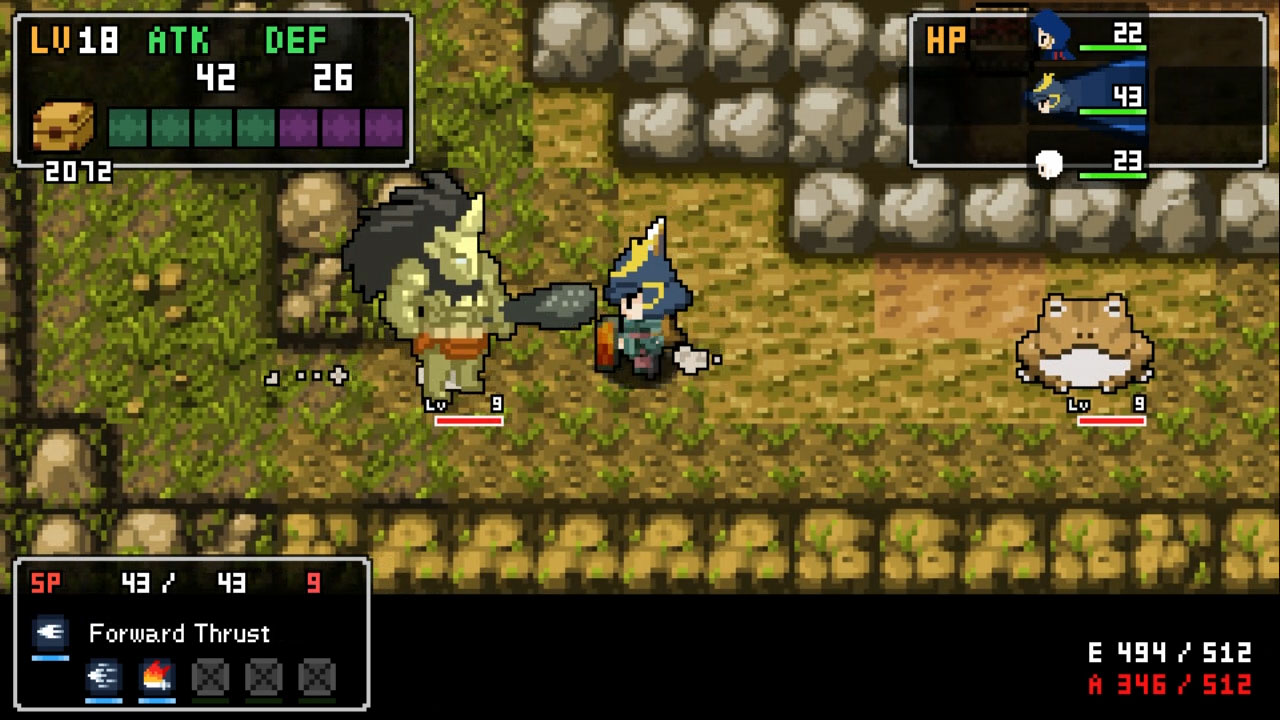Choose the thrust icon left of the flaming sword
Image resolution: width=1280 pixels, height=720 pixels.
(x=104, y=677)
